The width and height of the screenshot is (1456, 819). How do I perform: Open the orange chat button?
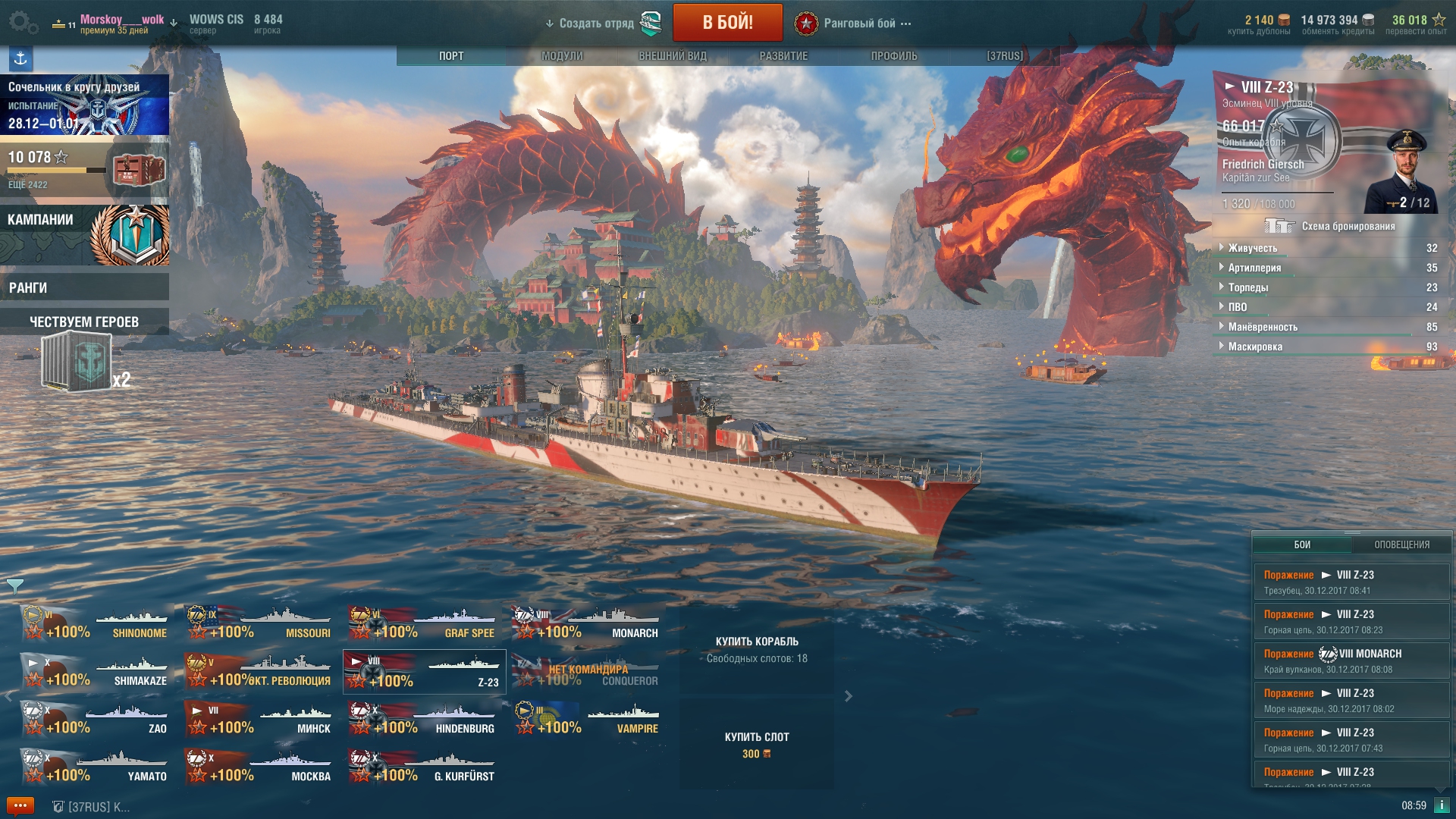pos(20,805)
